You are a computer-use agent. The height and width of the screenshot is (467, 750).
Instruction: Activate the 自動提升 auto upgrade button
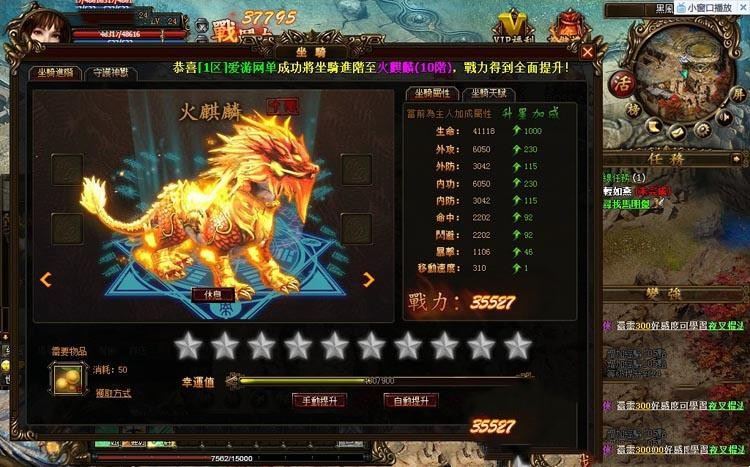pos(410,400)
